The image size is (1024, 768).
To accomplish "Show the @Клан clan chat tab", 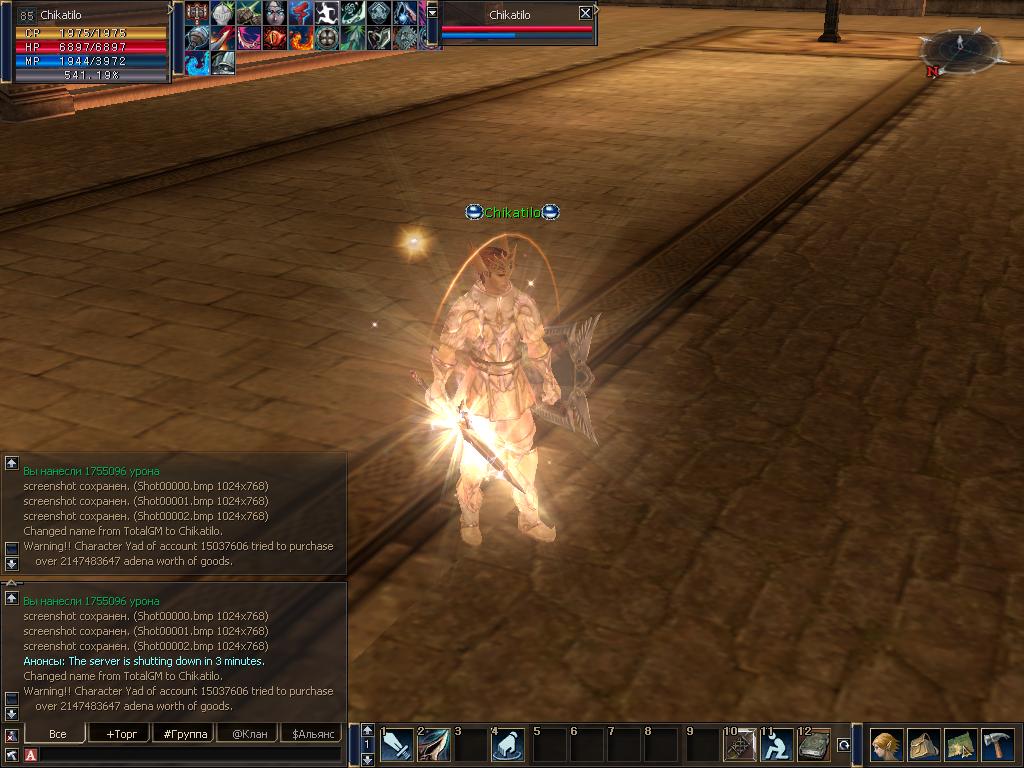I will pyautogui.click(x=249, y=734).
